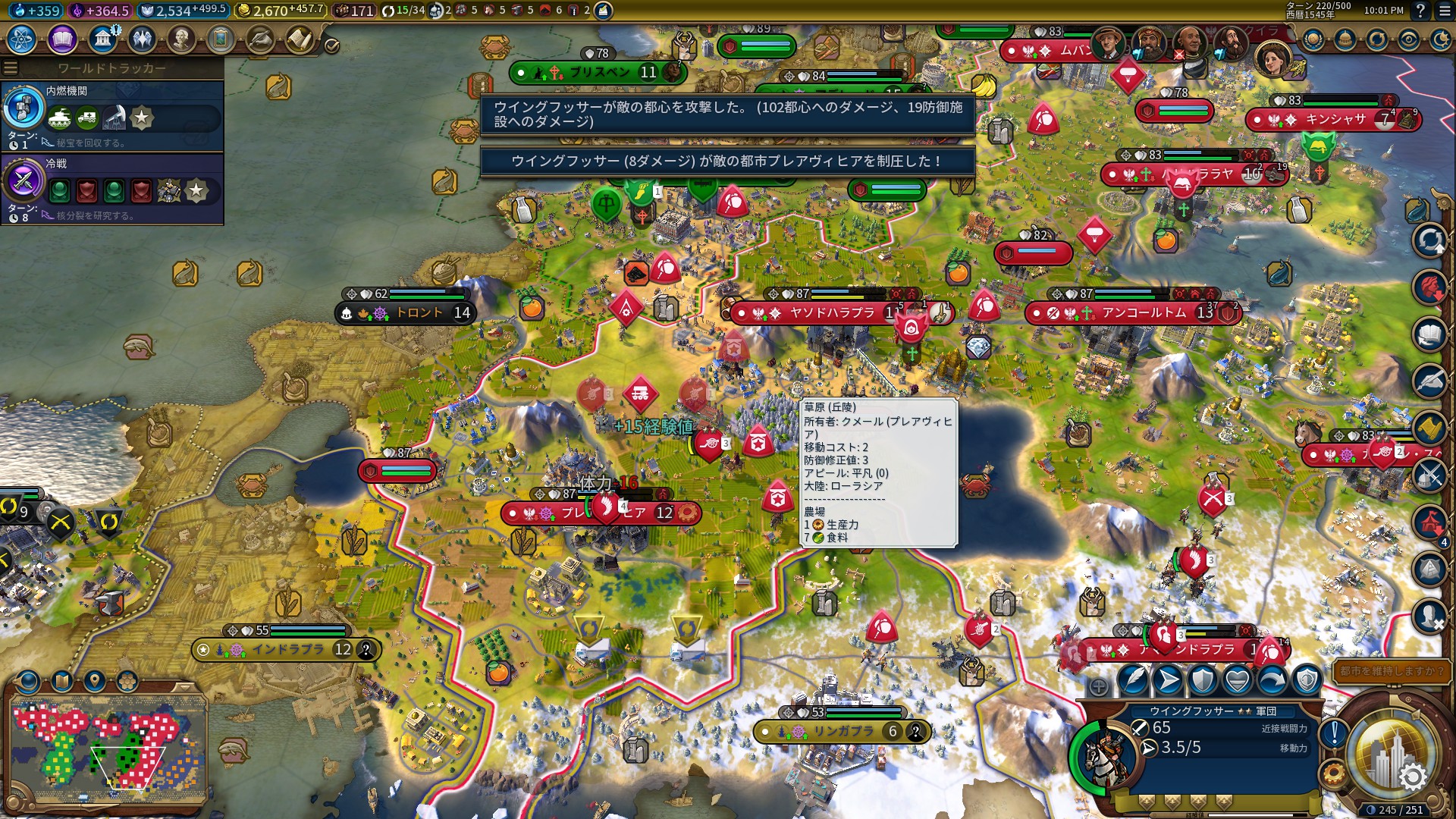Click the globe end-turn action button

tap(1391, 752)
